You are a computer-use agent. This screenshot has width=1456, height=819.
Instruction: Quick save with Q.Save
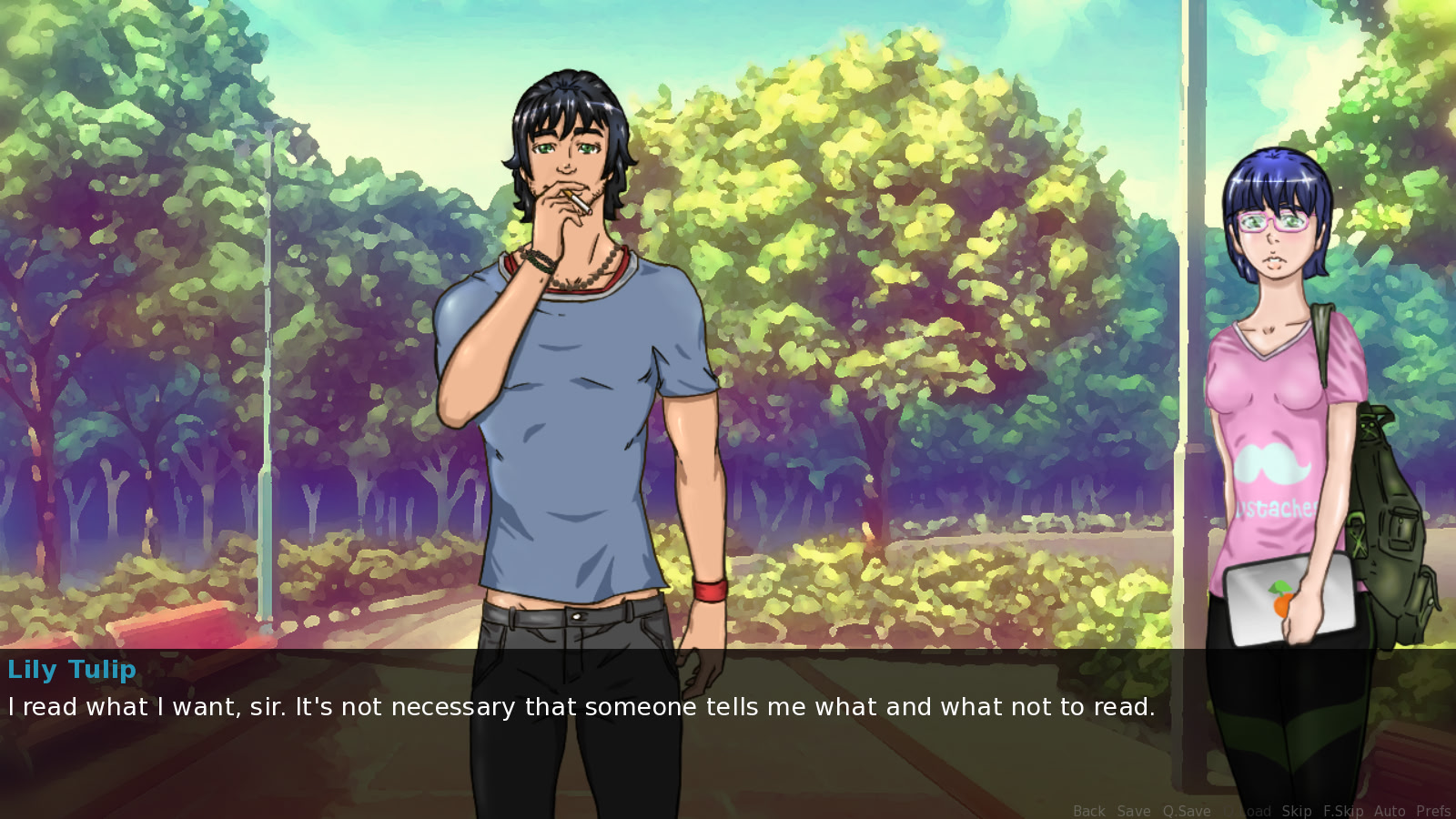pyautogui.click(x=1186, y=811)
